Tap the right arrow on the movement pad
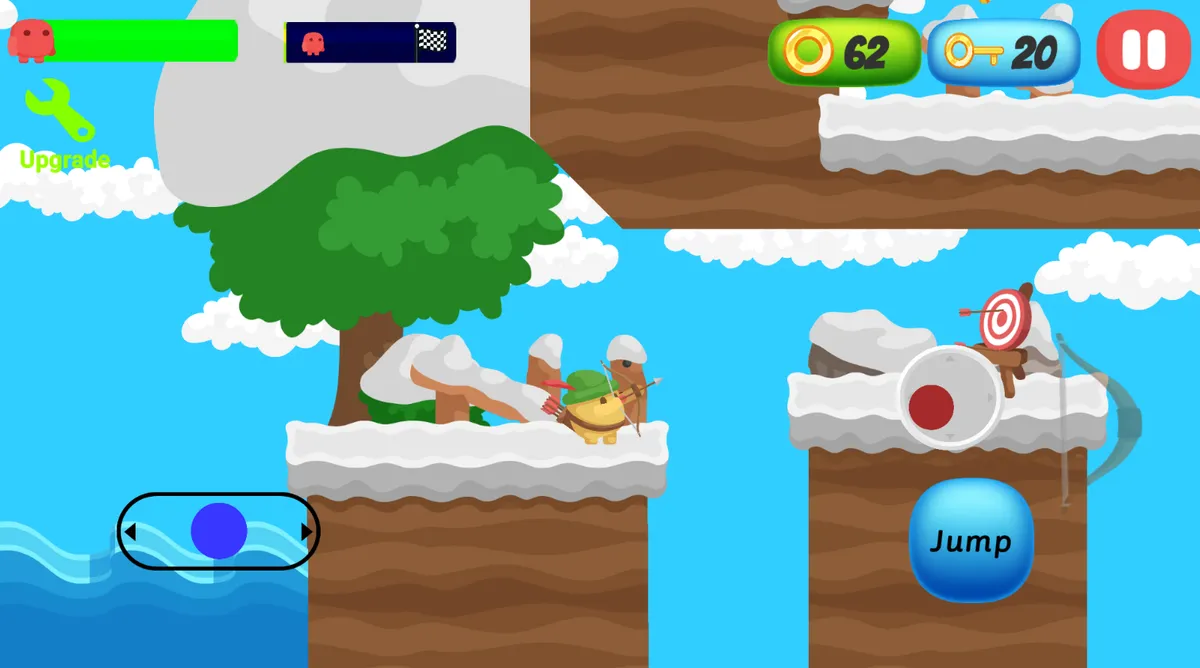The image size is (1200, 668). (306, 532)
